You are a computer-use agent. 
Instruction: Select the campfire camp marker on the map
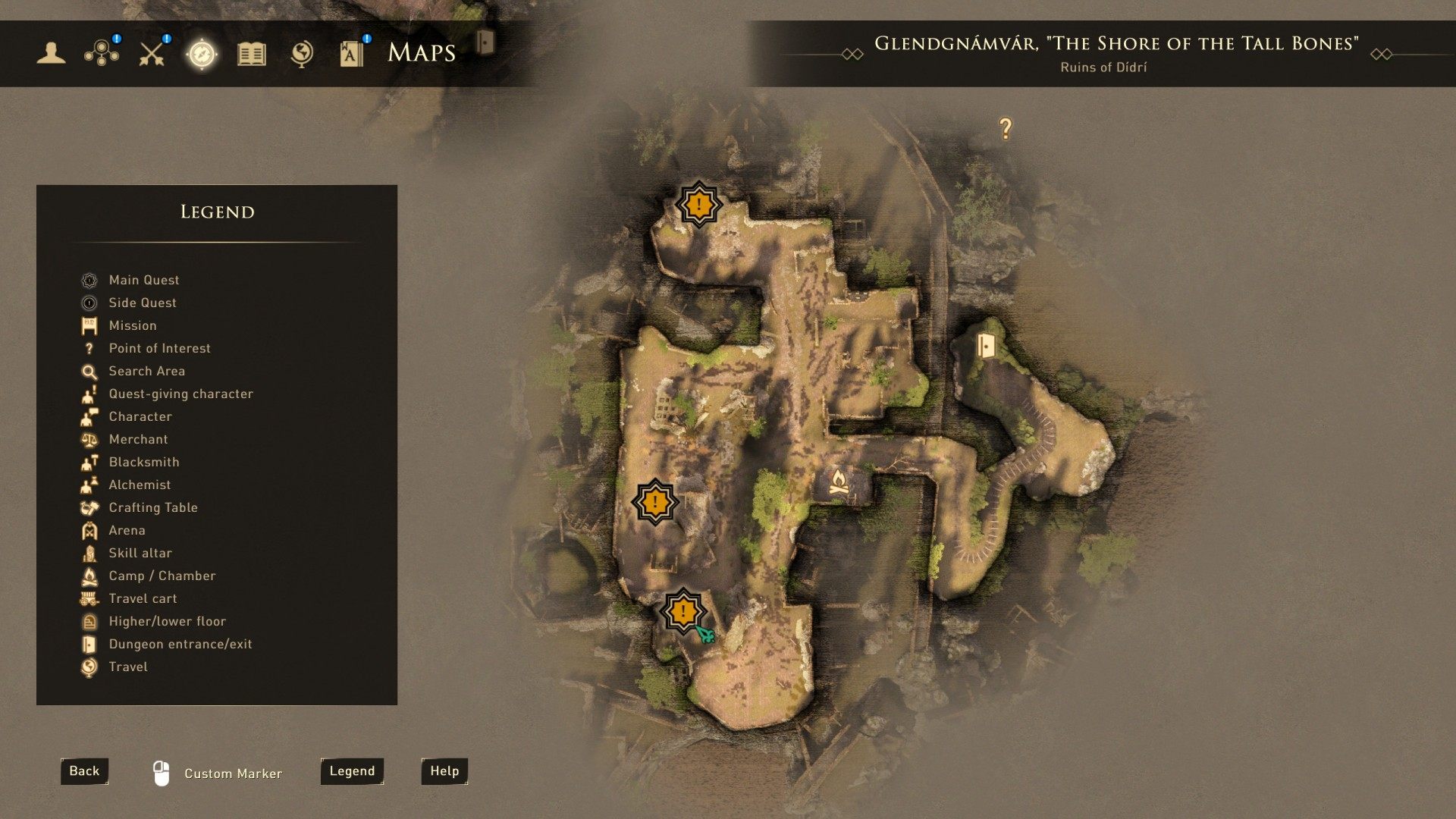coord(838,482)
